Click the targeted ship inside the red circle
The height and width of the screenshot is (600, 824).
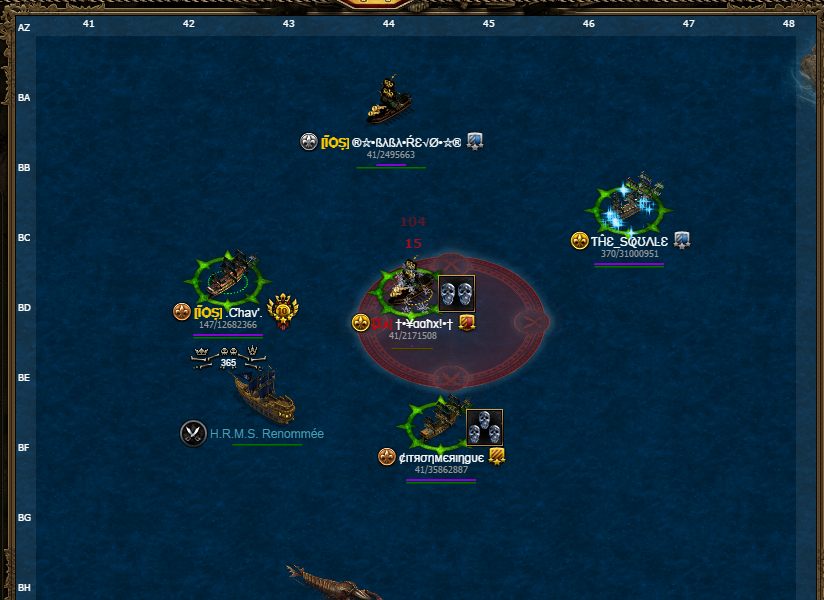[x=408, y=287]
